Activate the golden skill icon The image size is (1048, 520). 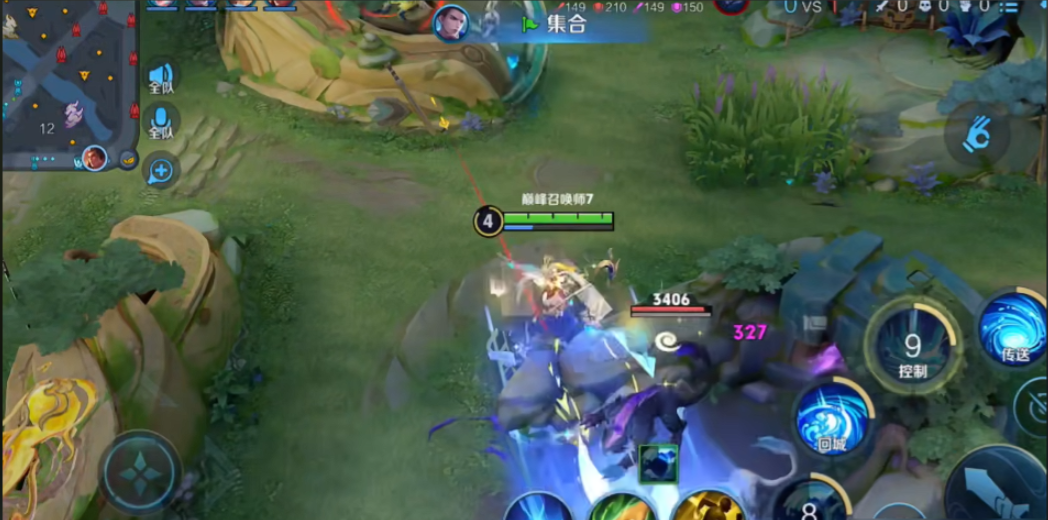click(707, 507)
